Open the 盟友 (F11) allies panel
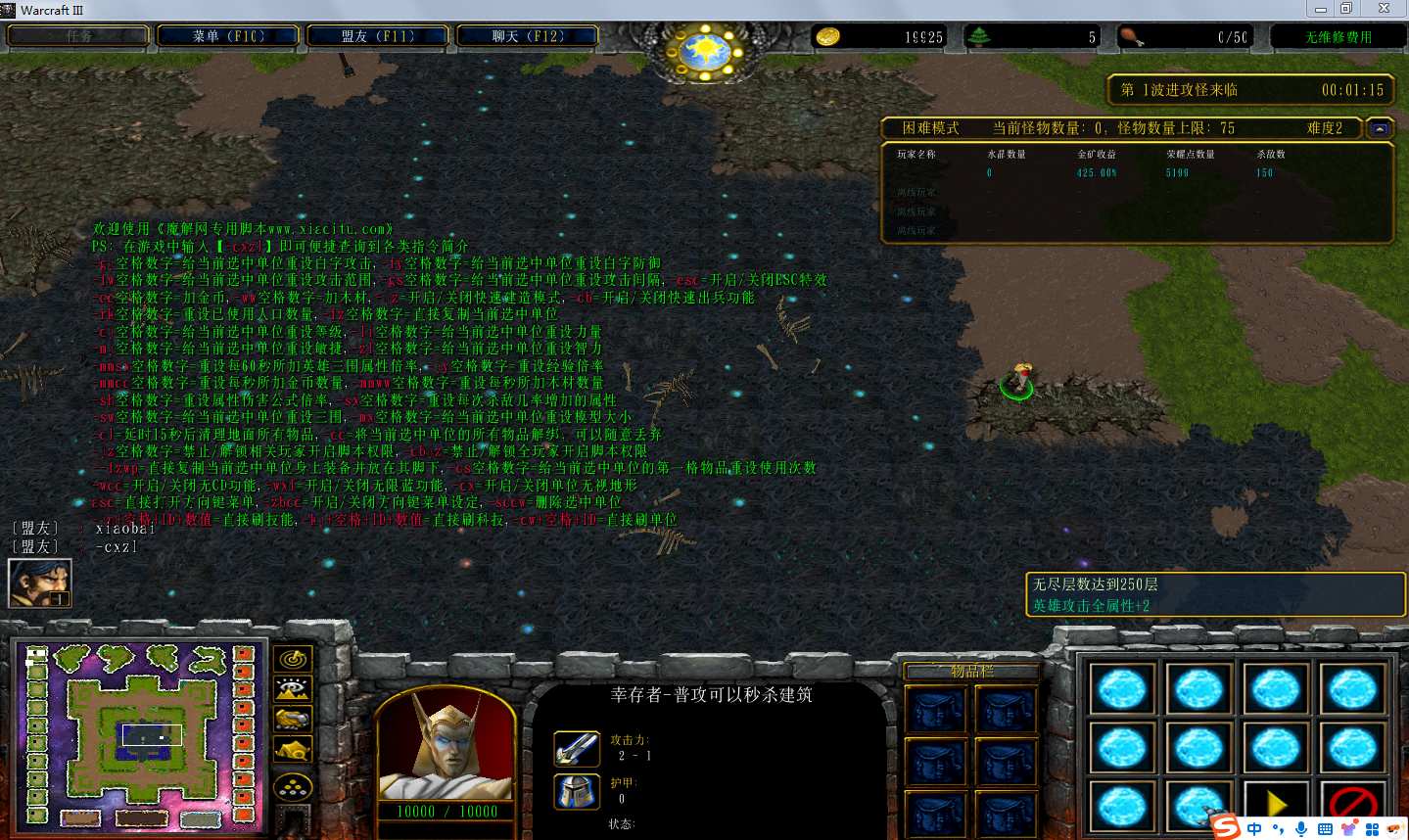Image resolution: width=1409 pixels, height=840 pixels. pyautogui.click(x=378, y=36)
